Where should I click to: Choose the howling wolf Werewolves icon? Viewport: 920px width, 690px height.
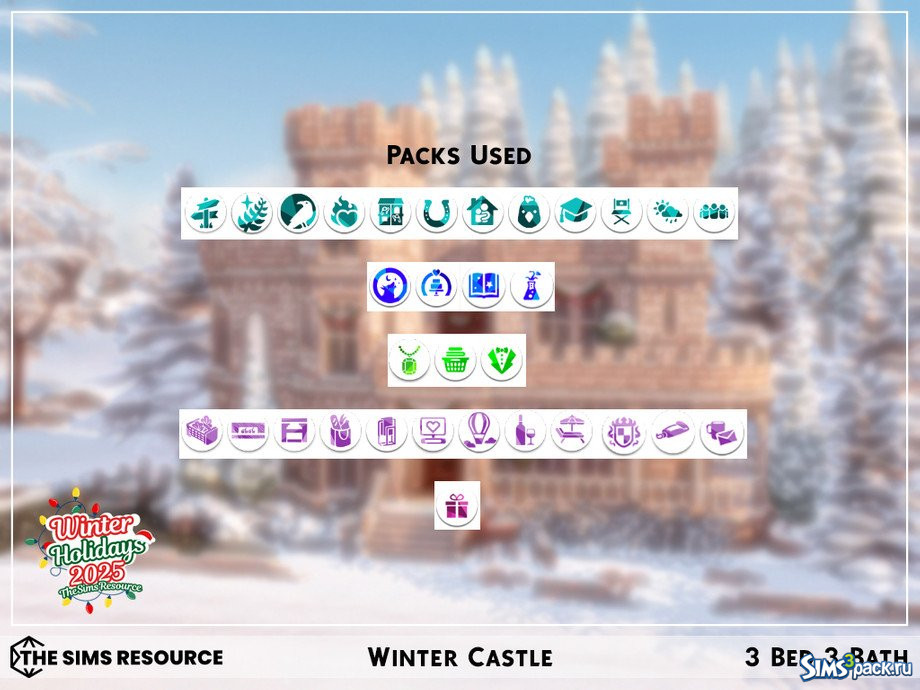[389, 287]
